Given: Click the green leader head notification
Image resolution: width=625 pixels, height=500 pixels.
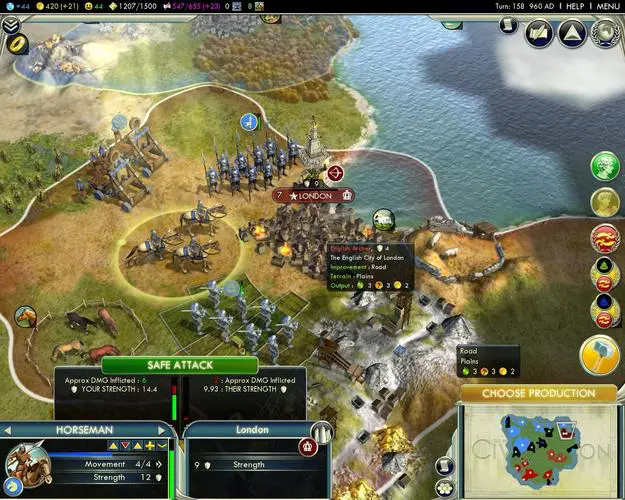Looking at the screenshot, I should (x=605, y=166).
